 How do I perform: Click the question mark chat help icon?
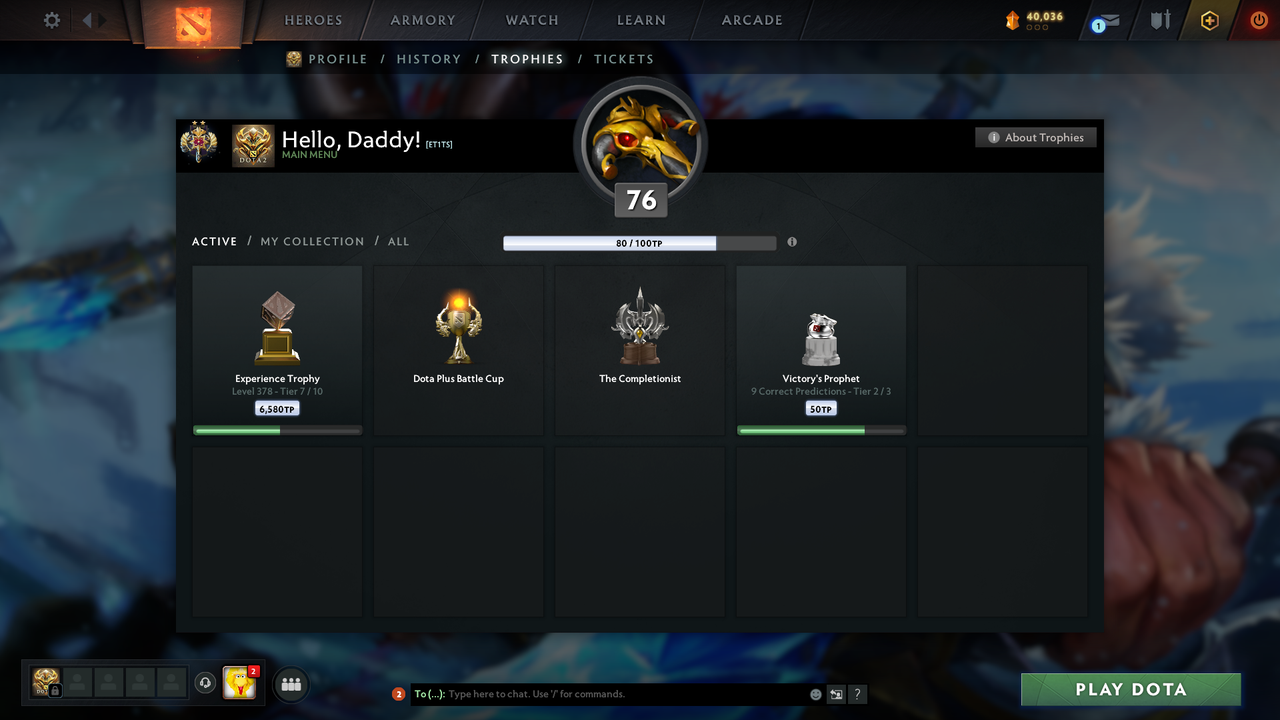(857, 693)
